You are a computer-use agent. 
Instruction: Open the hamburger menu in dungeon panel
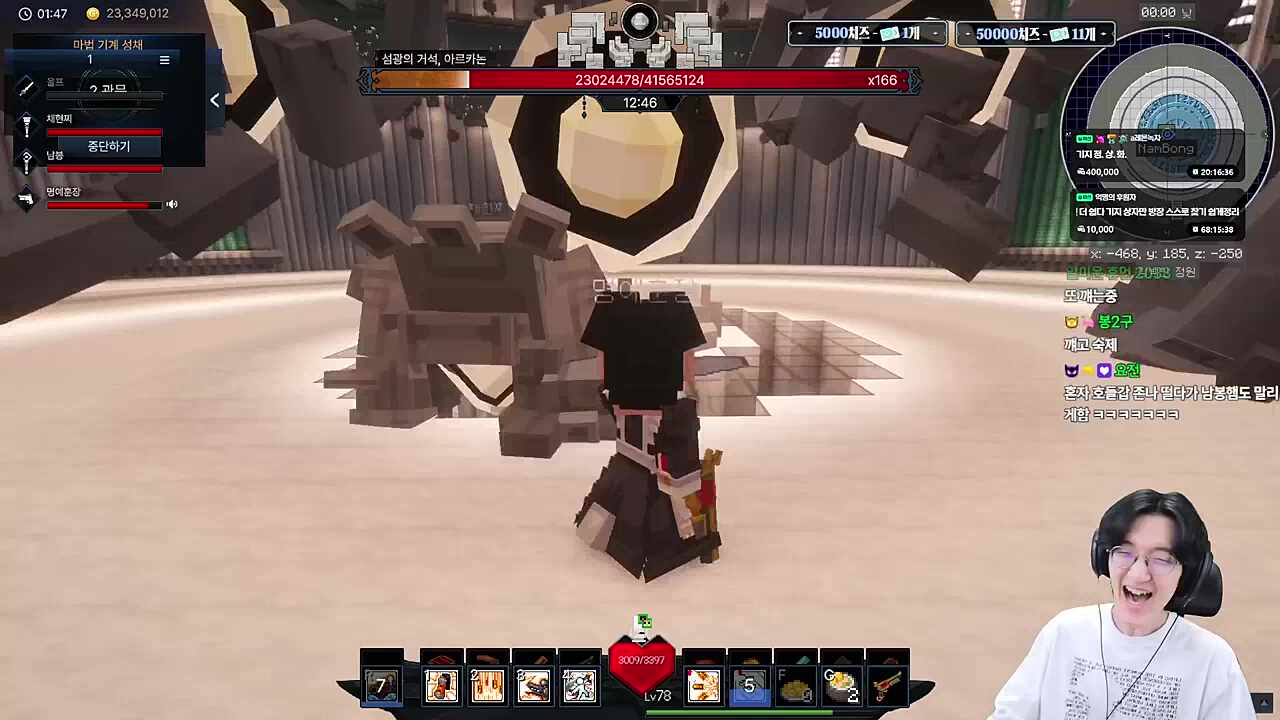pyautogui.click(x=165, y=60)
